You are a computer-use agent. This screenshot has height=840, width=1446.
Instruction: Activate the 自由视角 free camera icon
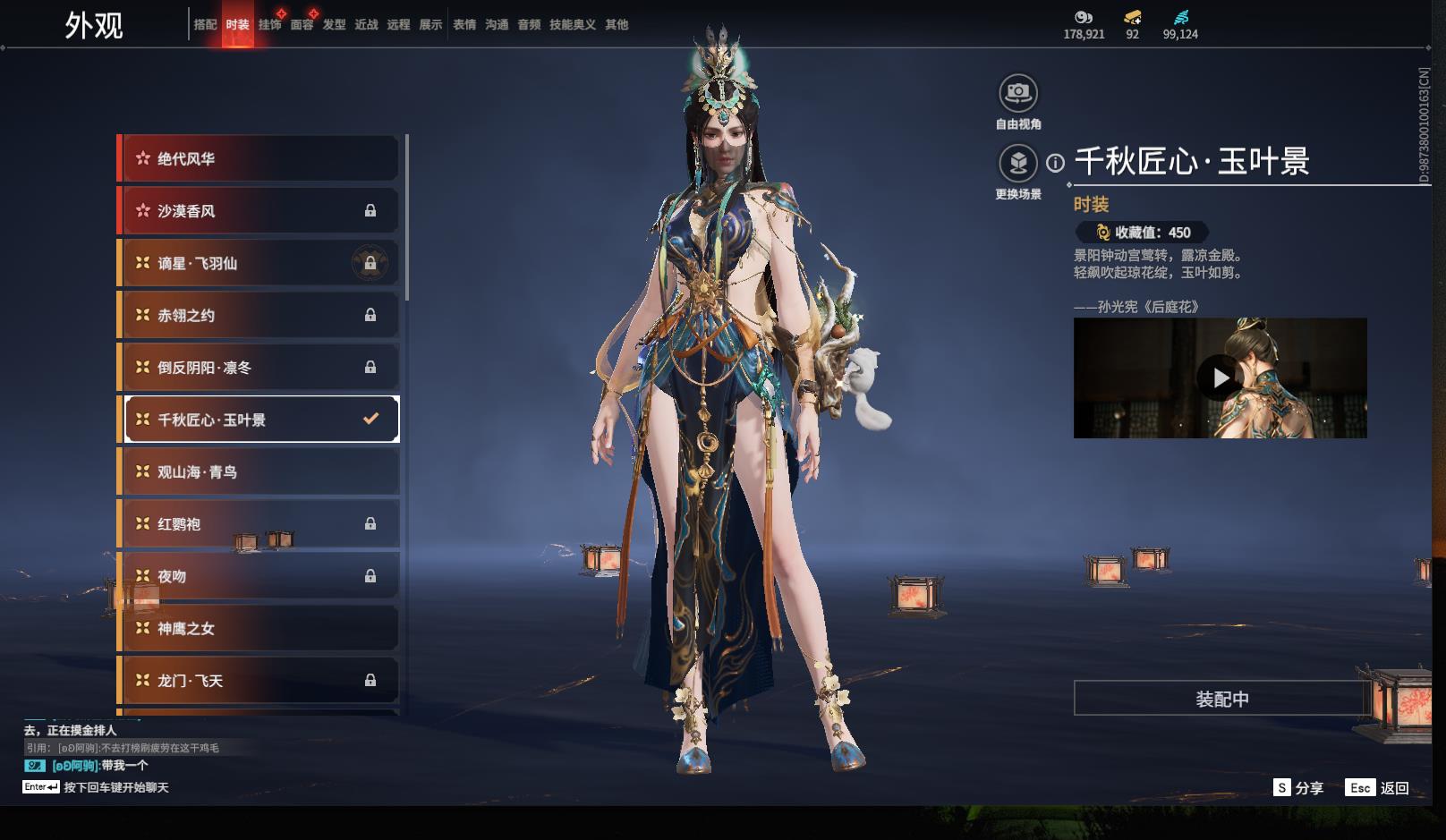point(1018,93)
